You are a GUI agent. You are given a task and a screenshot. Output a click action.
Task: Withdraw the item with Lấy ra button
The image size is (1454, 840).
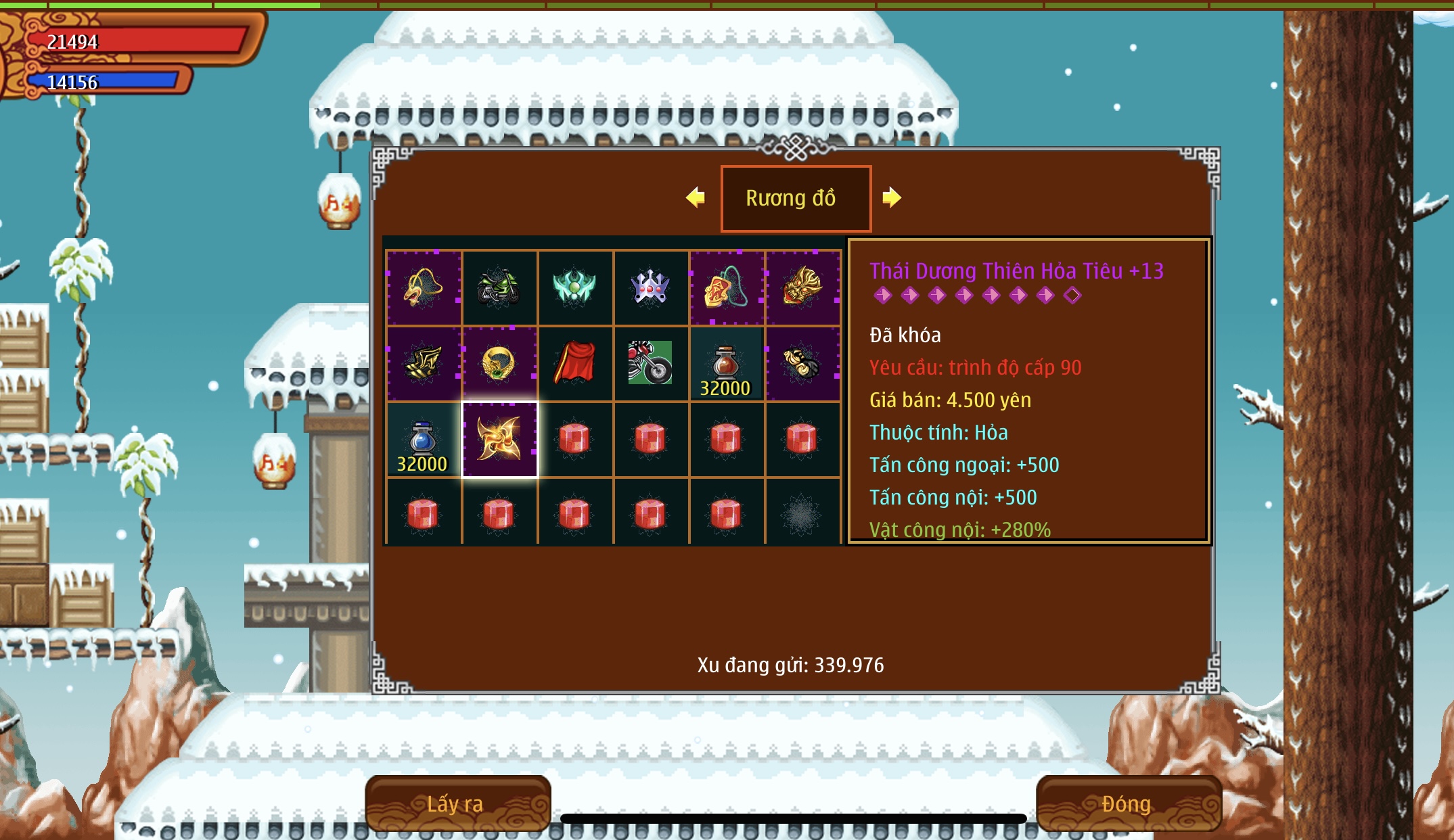(457, 803)
